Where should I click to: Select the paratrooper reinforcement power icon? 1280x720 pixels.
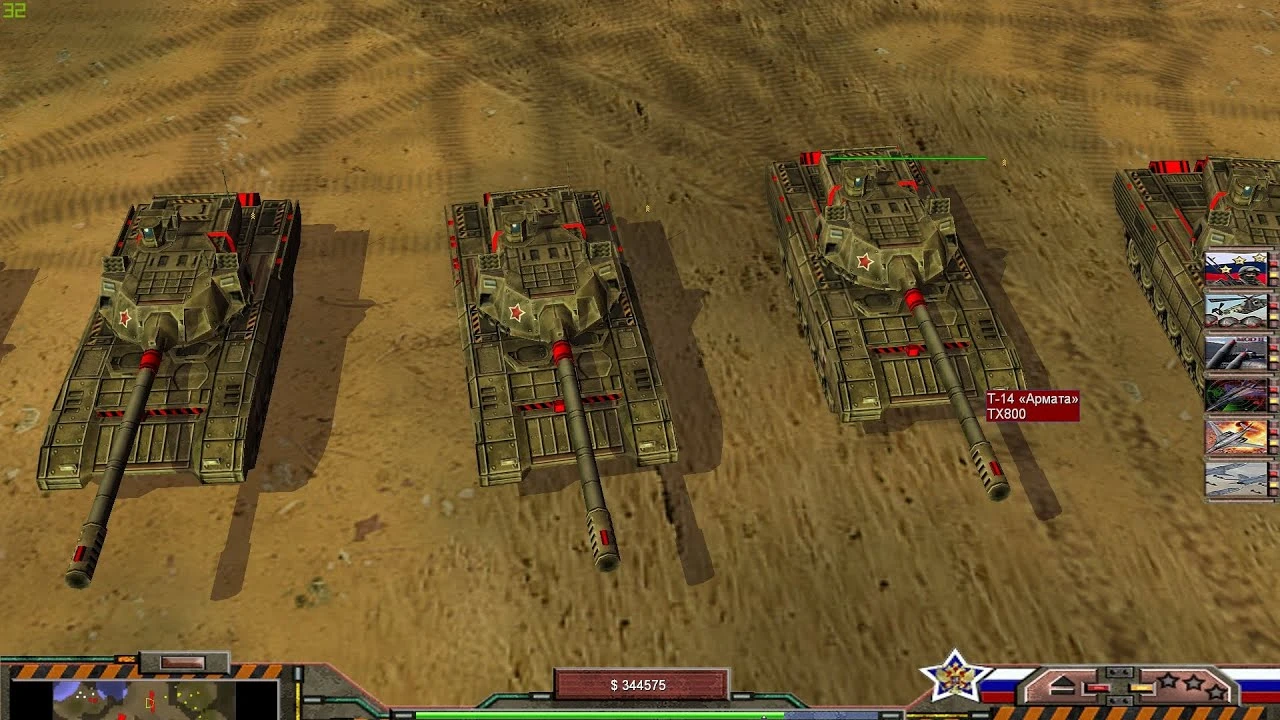coord(1234,270)
